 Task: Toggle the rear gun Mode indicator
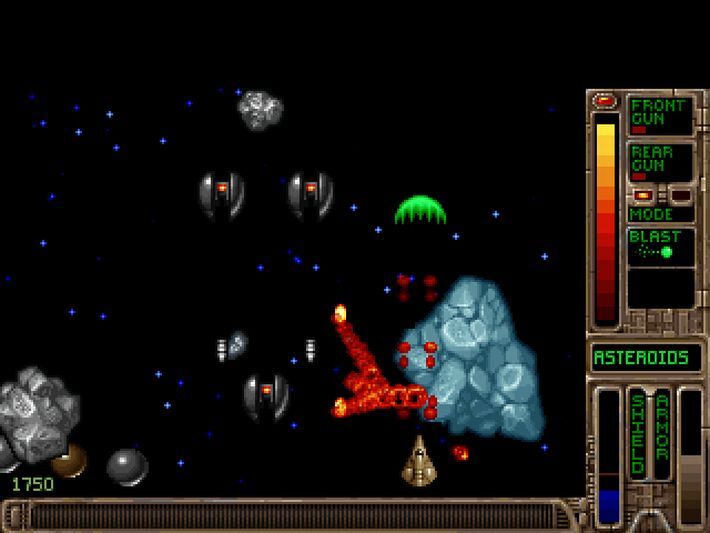pyautogui.click(x=660, y=214)
